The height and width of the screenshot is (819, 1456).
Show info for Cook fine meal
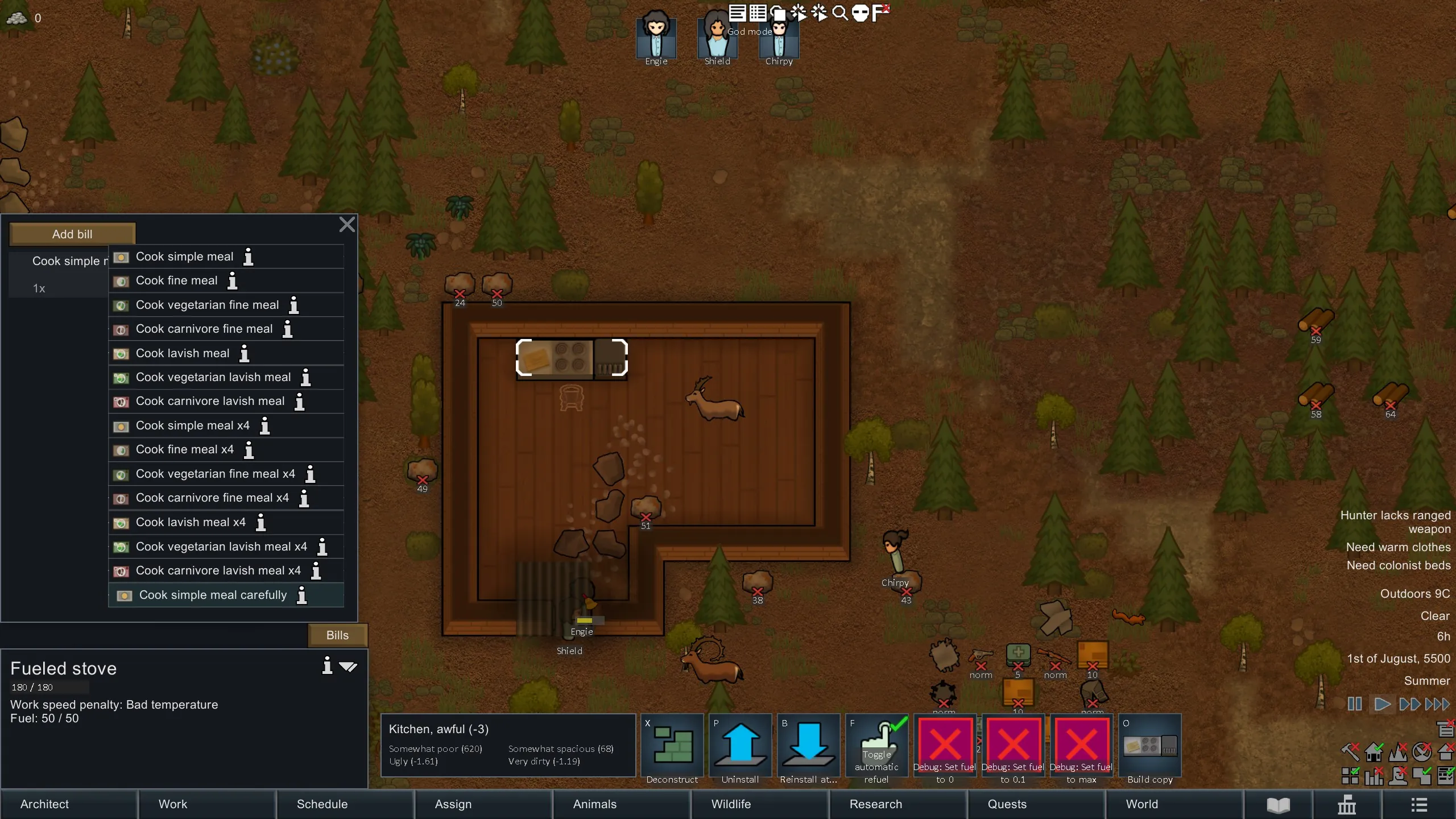(x=233, y=280)
